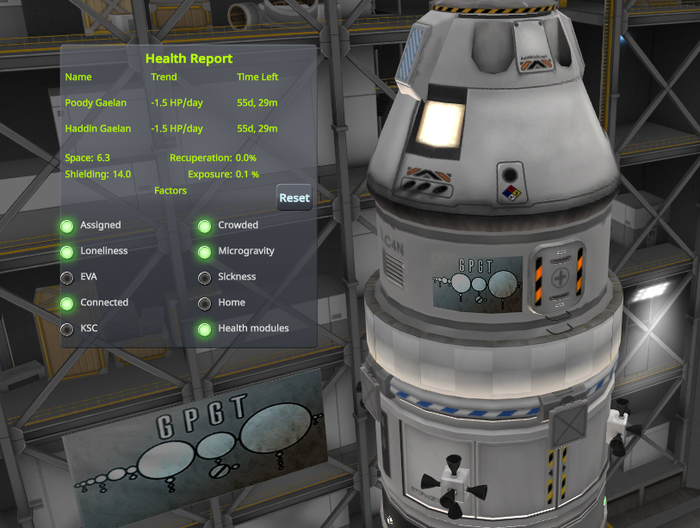Enable the Sickness factor

click(x=204, y=278)
